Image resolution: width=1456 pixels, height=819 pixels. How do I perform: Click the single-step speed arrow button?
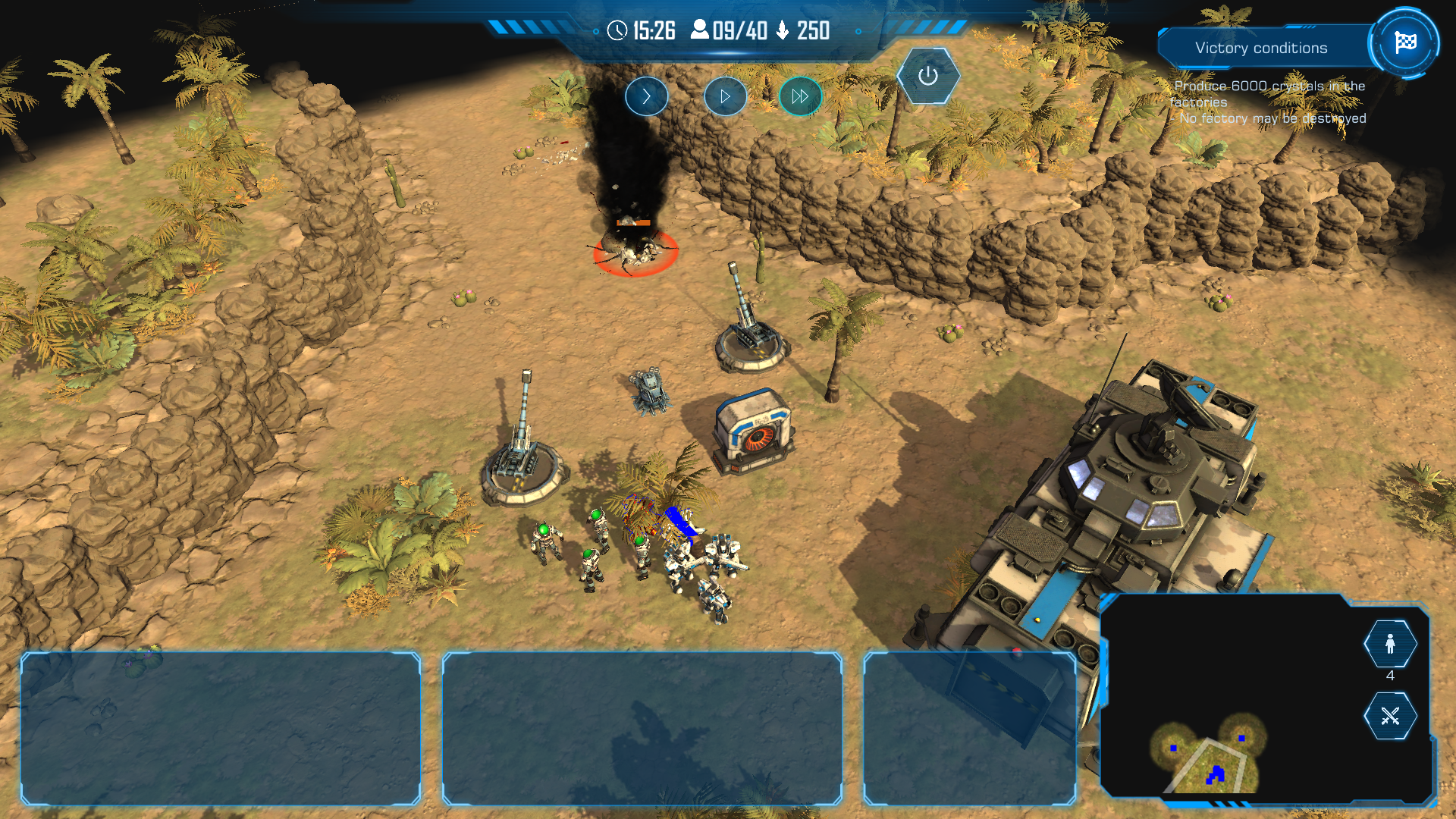click(646, 96)
